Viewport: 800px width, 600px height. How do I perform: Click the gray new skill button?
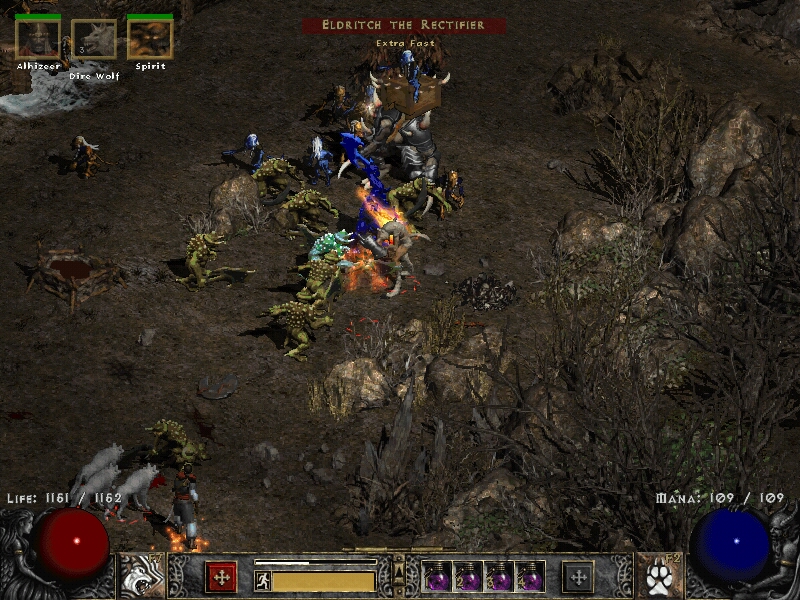(x=578, y=576)
